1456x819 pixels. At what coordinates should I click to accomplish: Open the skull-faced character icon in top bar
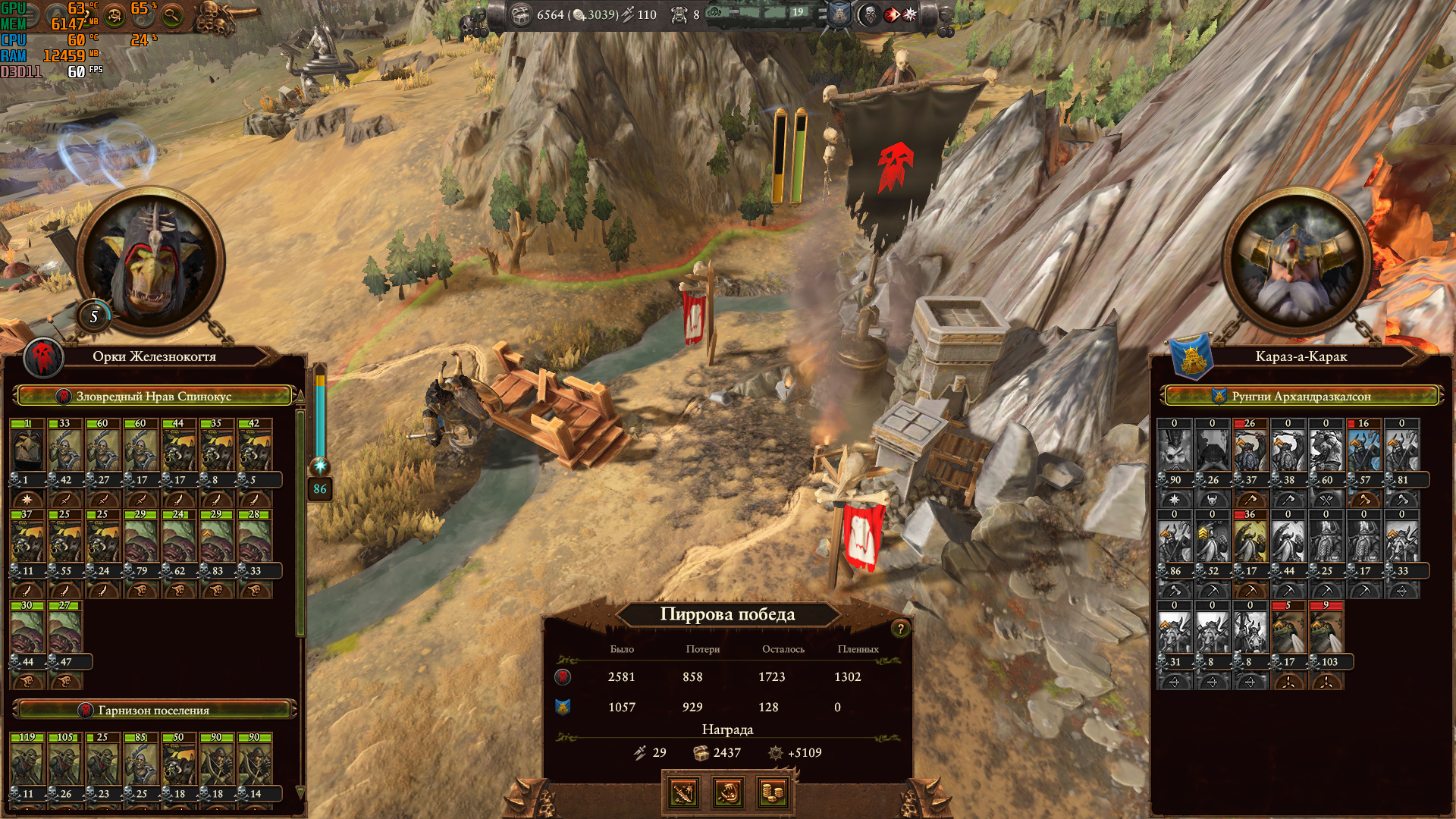pyautogui.click(x=870, y=14)
